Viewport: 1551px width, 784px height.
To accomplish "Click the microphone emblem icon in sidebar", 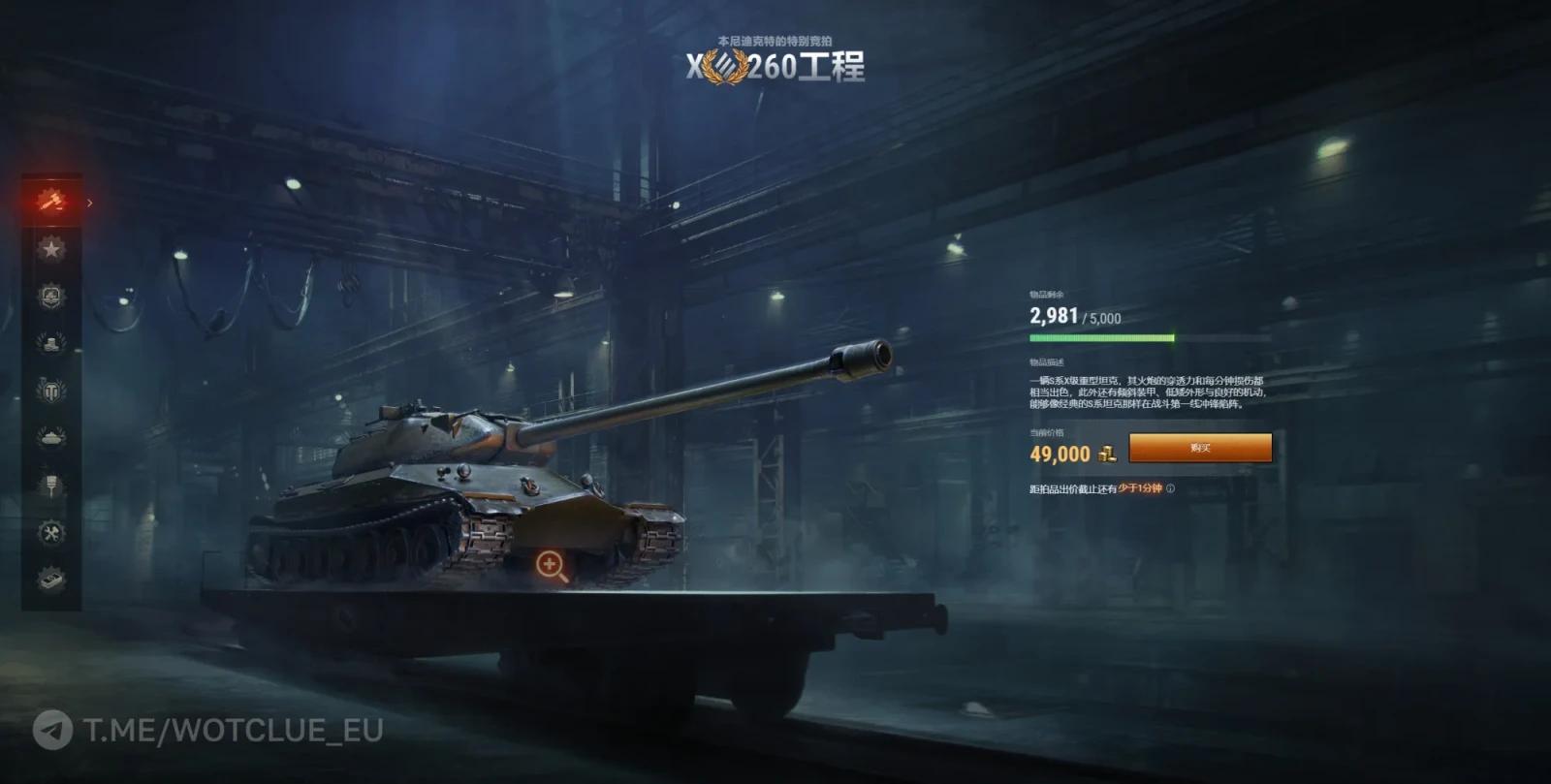I will pyautogui.click(x=50, y=482).
